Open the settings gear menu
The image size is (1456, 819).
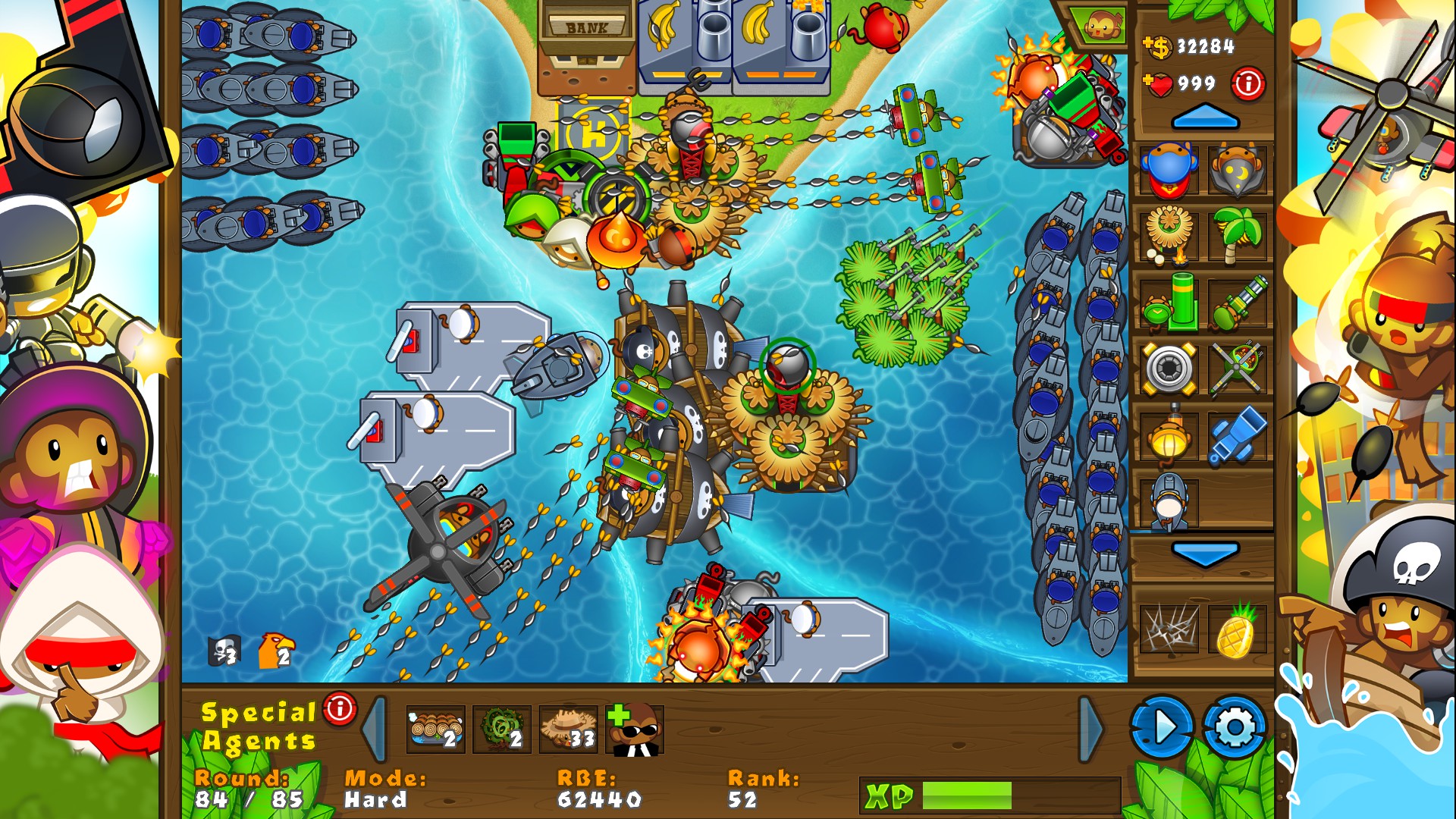click(x=1235, y=726)
